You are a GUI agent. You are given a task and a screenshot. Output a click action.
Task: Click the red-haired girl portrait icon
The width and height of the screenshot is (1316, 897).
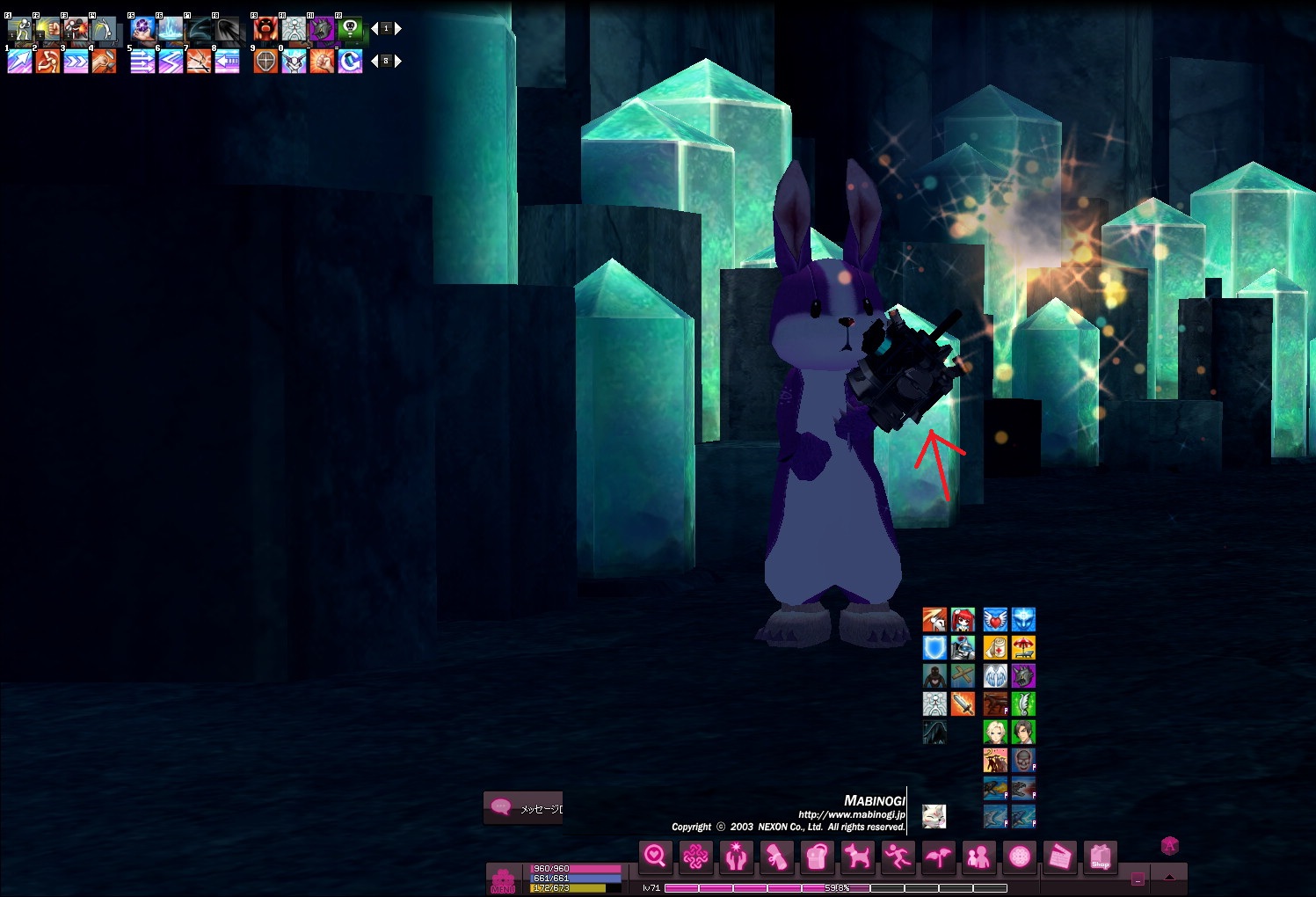[x=963, y=620]
